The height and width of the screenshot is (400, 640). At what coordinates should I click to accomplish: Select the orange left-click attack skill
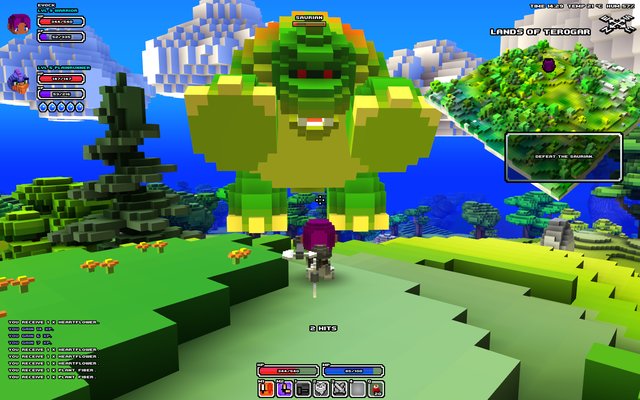(x=267, y=389)
